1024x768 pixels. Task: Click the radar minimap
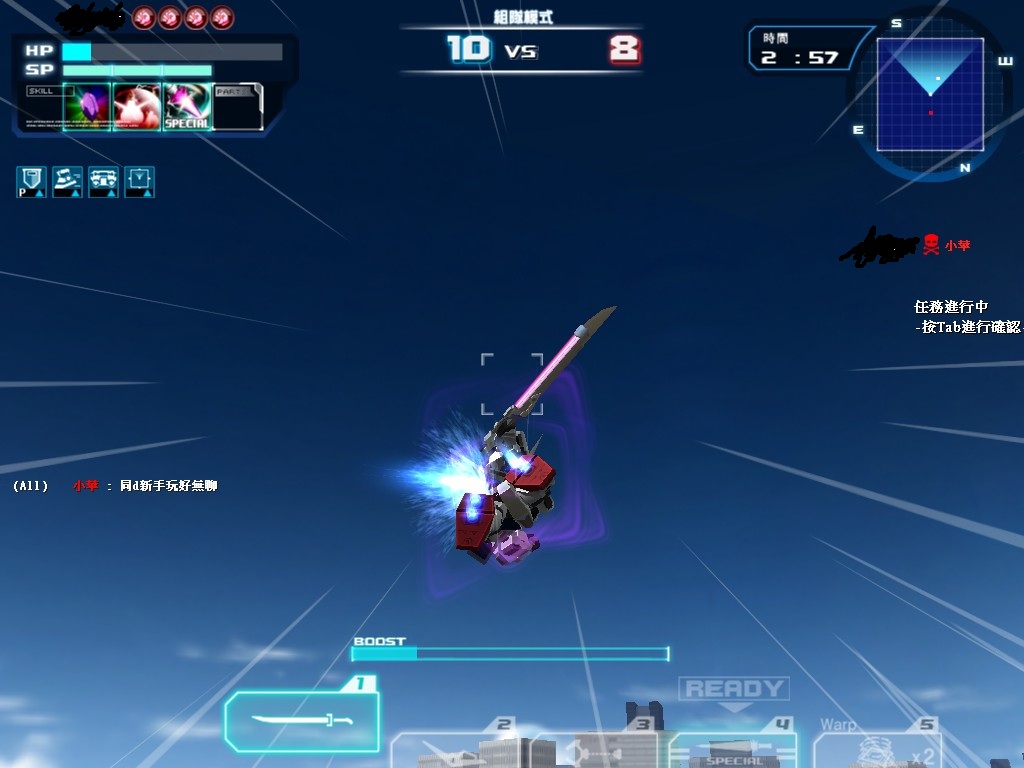930,95
